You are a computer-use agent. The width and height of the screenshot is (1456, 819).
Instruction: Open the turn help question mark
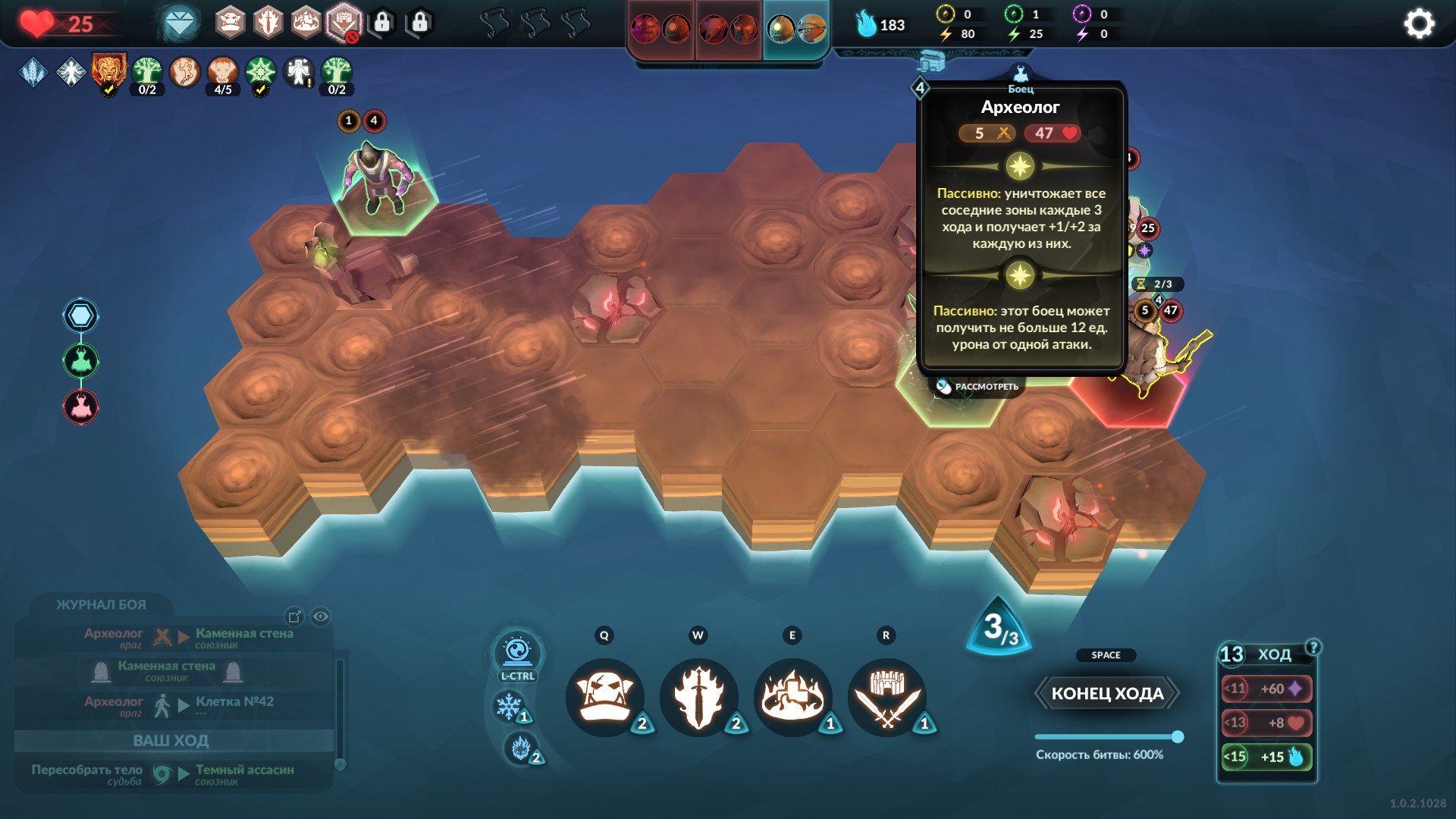[x=1313, y=647]
